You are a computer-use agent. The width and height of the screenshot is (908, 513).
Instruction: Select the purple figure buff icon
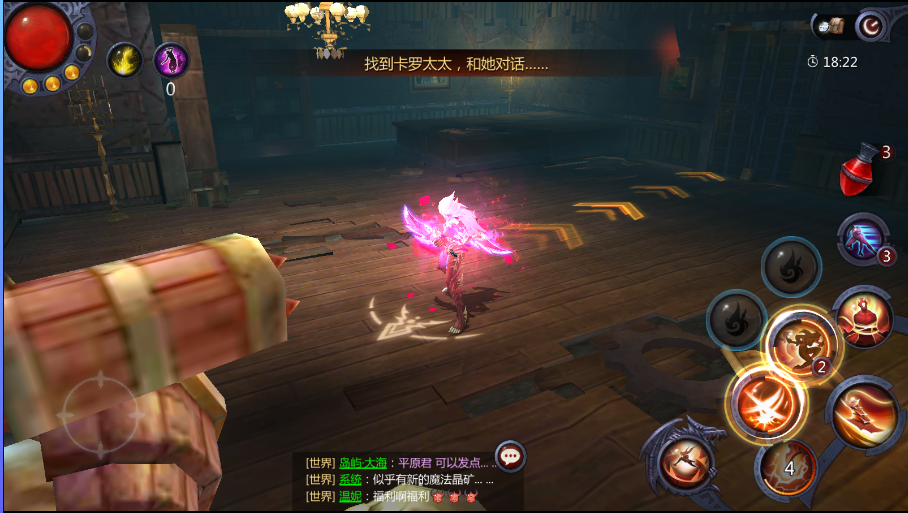[x=171, y=60]
